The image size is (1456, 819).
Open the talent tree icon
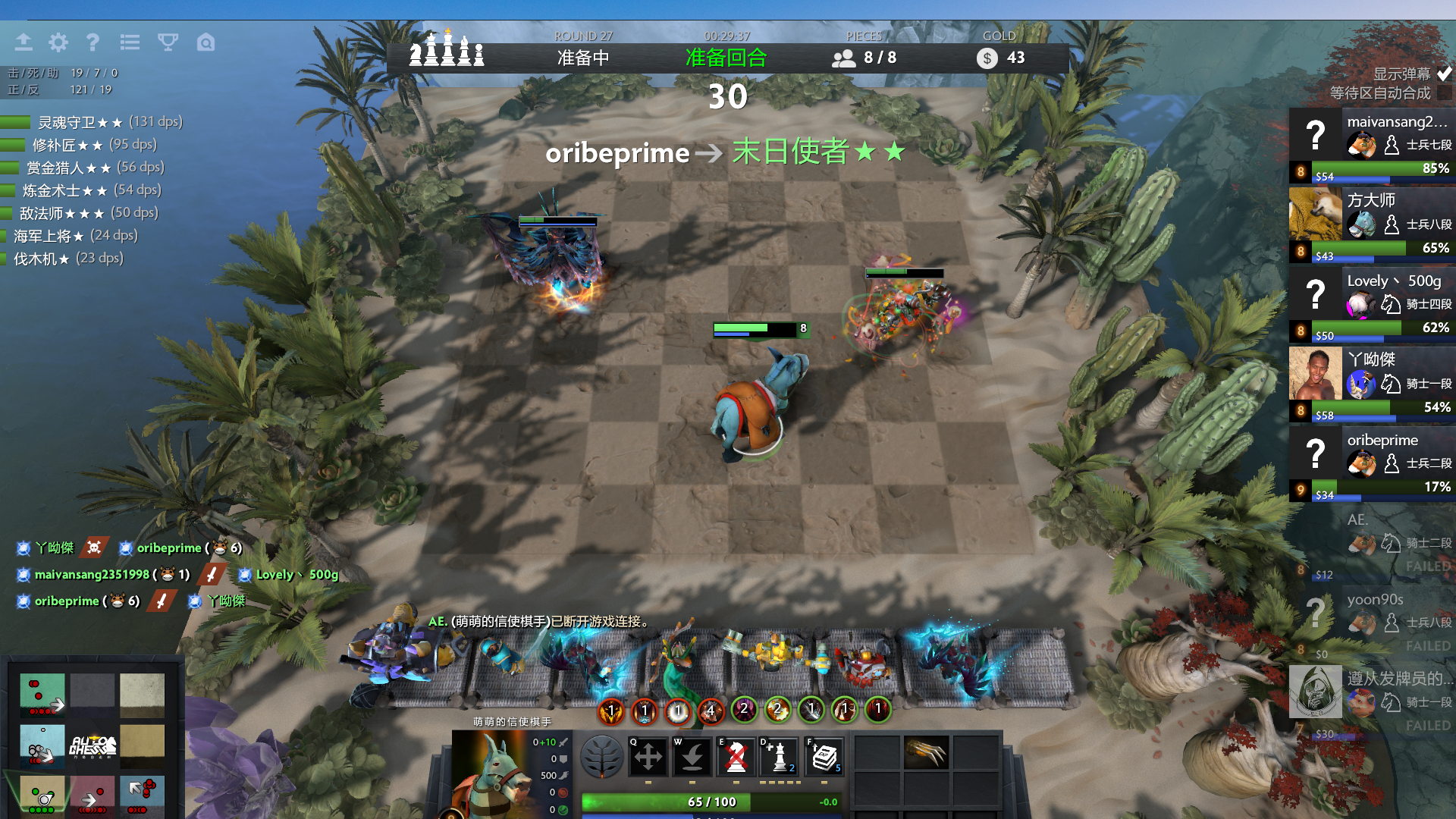tap(602, 756)
